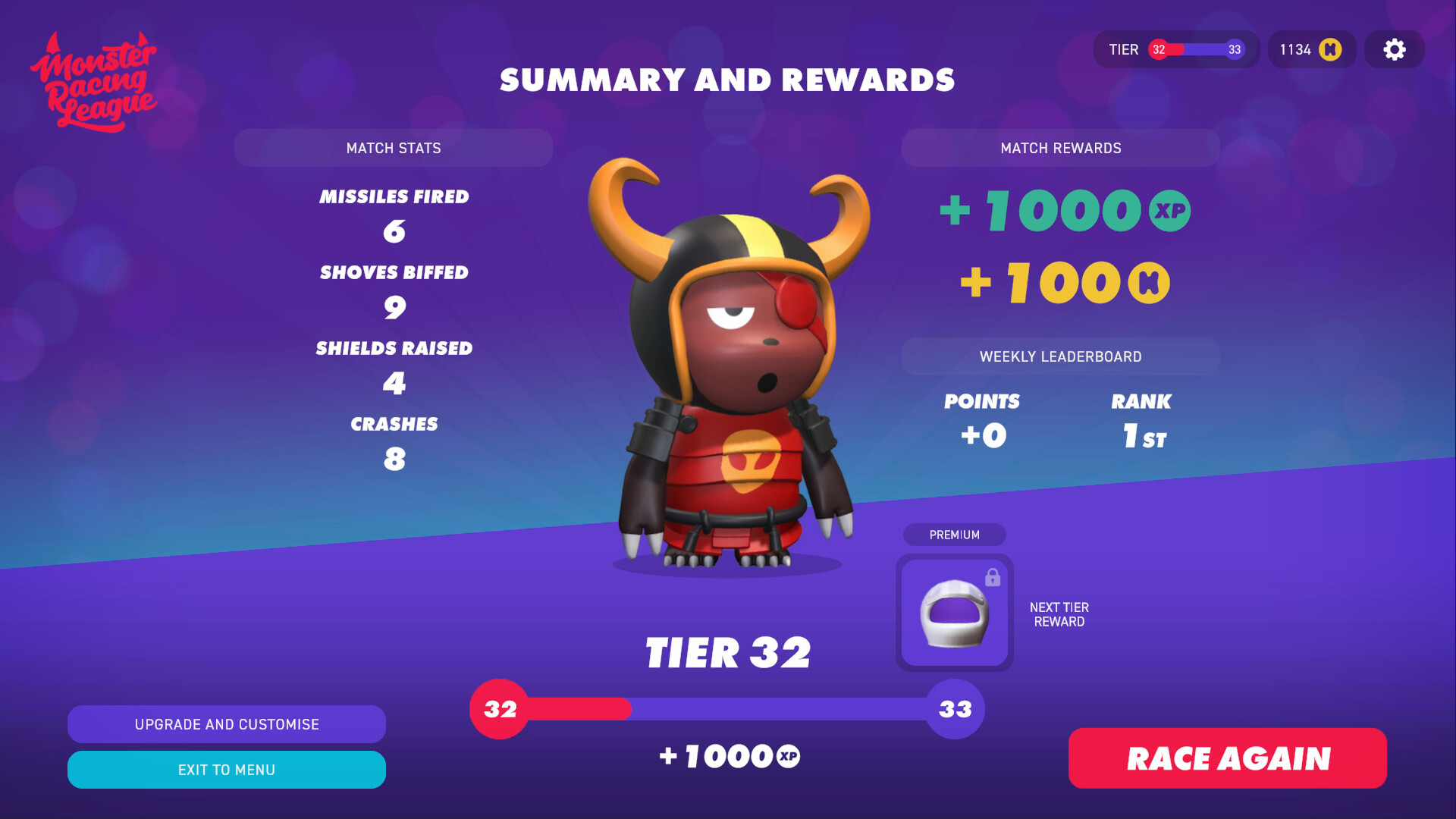This screenshot has height=819, width=1456.
Task: Click the coin icon next to 1134 balance
Action: pyautogui.click(x=1332, y=49)
